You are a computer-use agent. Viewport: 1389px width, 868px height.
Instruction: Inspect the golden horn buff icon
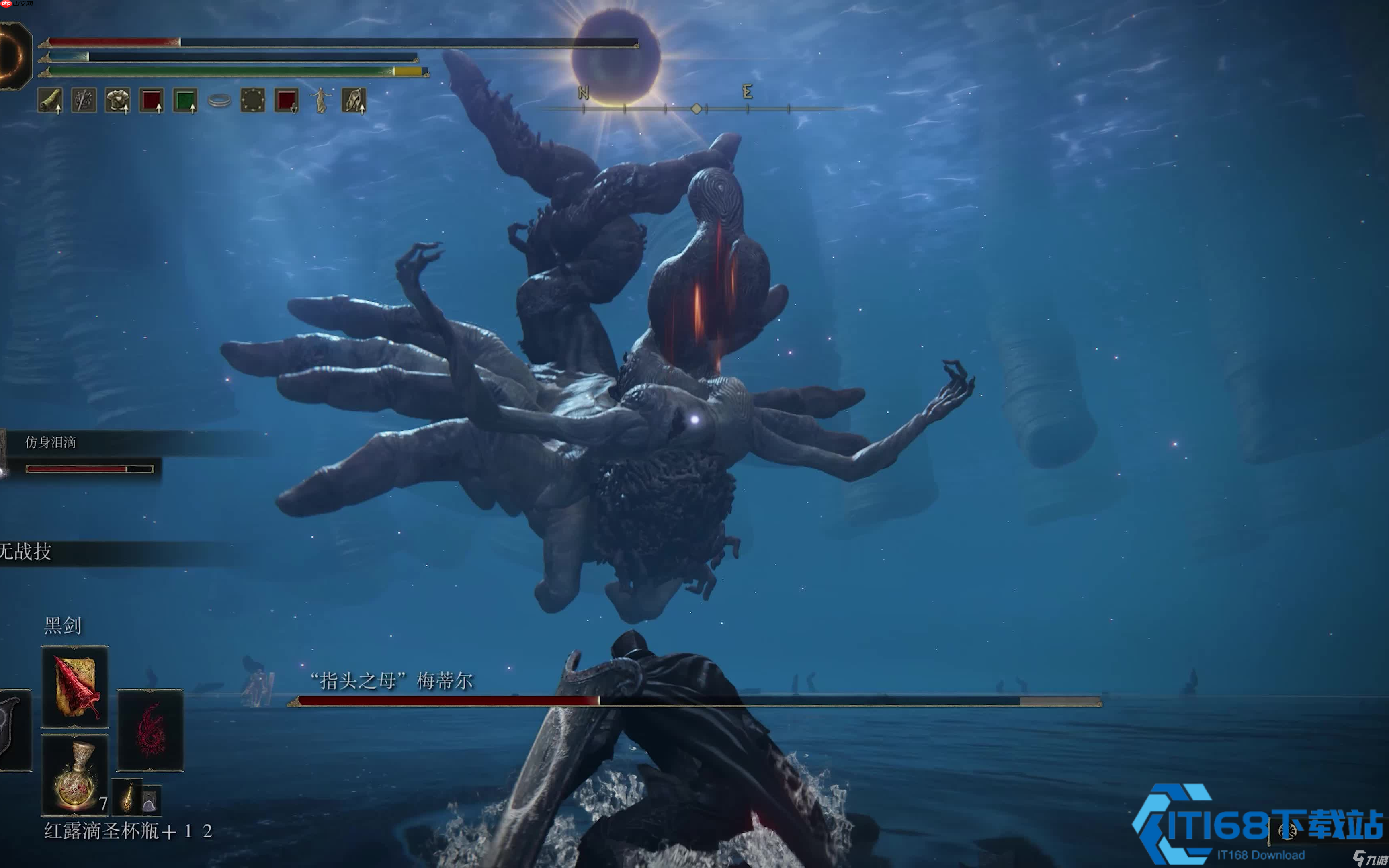coord(50,100)
